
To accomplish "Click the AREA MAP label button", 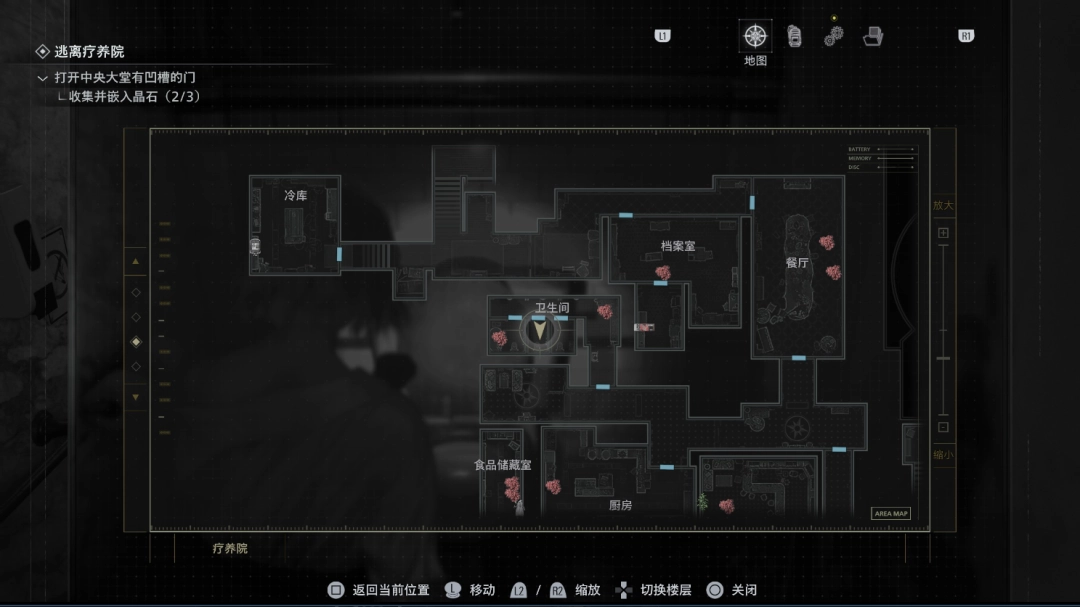I will (891, 513).
